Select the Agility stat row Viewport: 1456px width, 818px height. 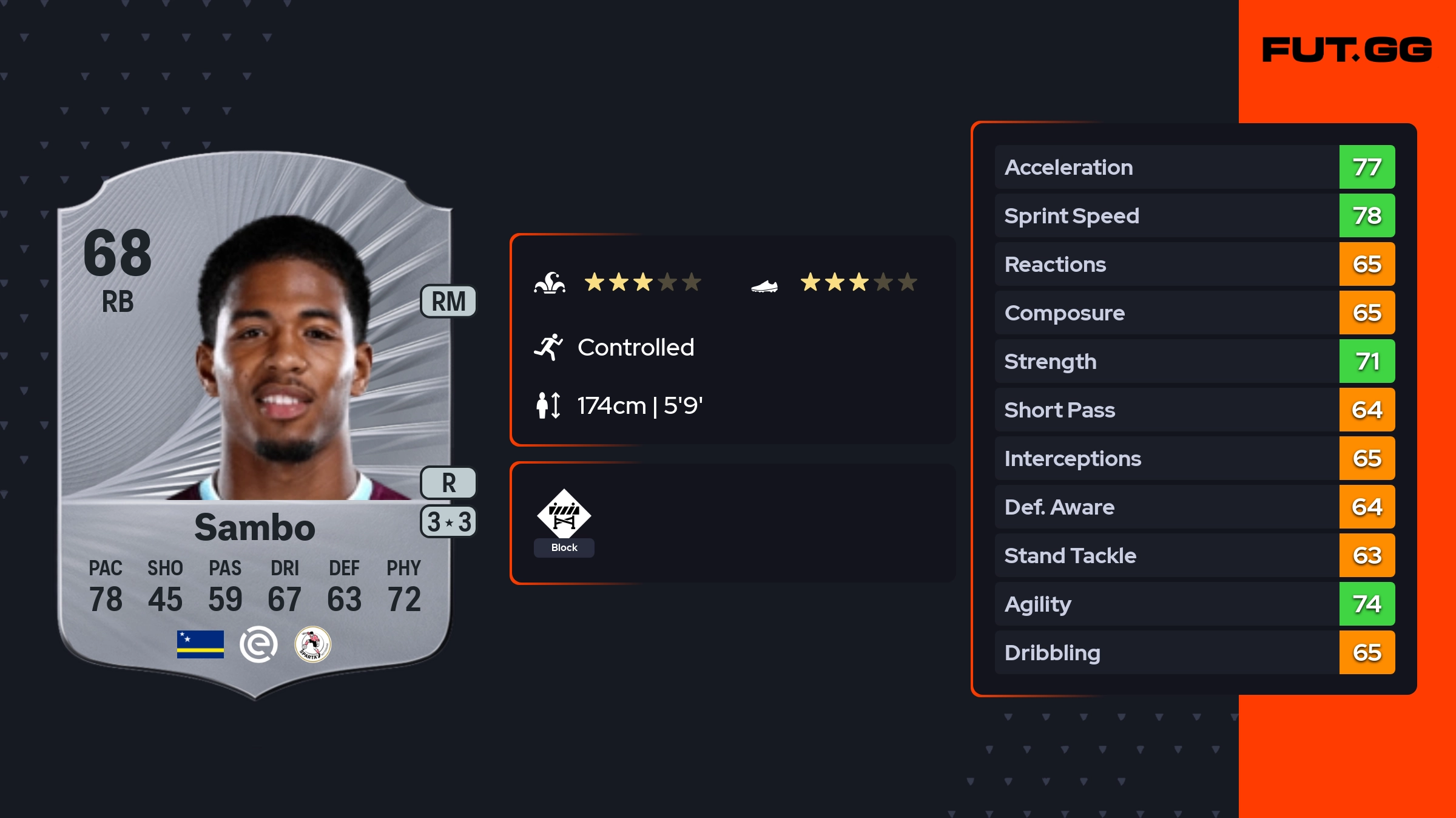1194,604
